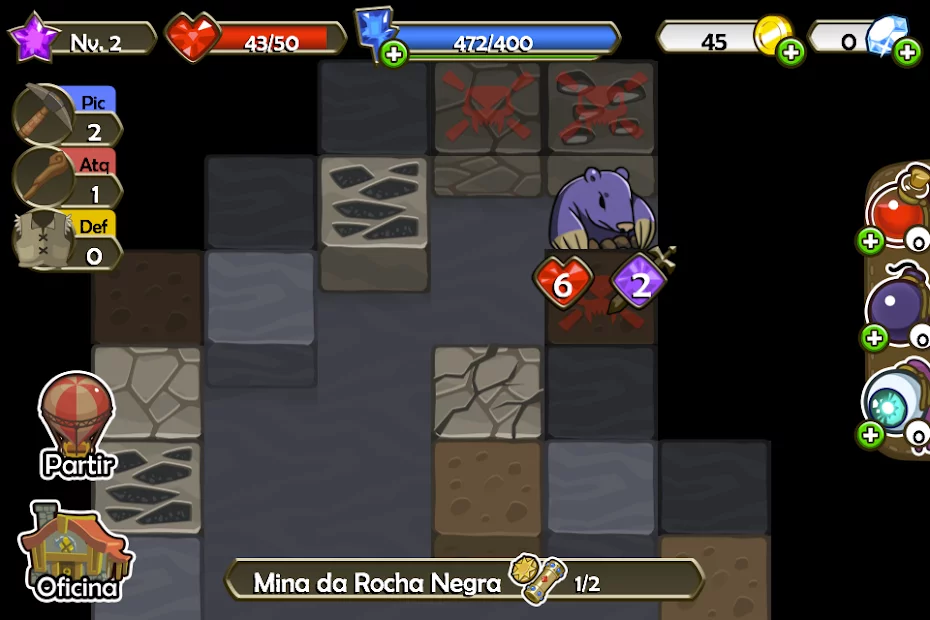Image resolution: width=930 pixels, height=620 pixels.
Task: Click the plus button on red potion
Action: coord(869,240)
